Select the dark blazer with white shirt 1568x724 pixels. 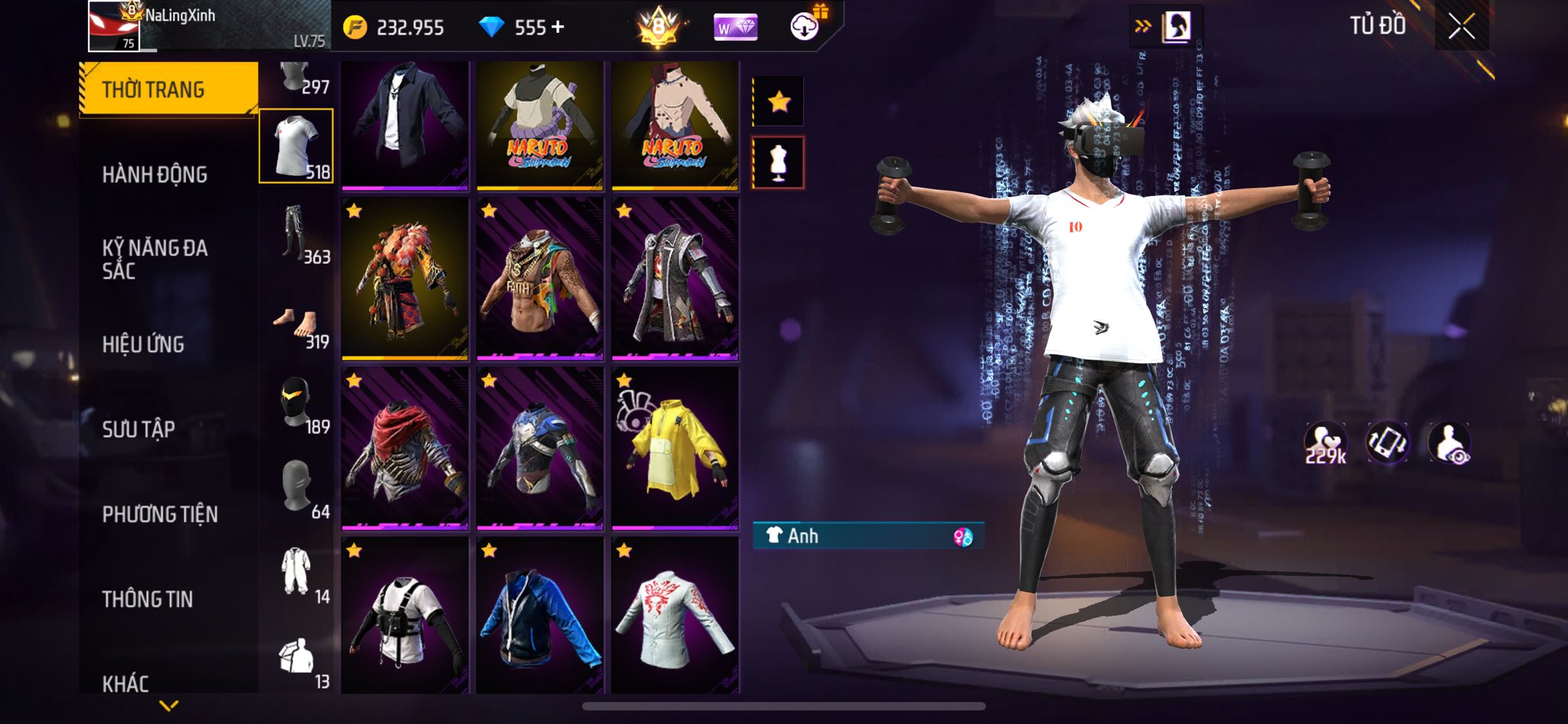click(x=404, y=124)
